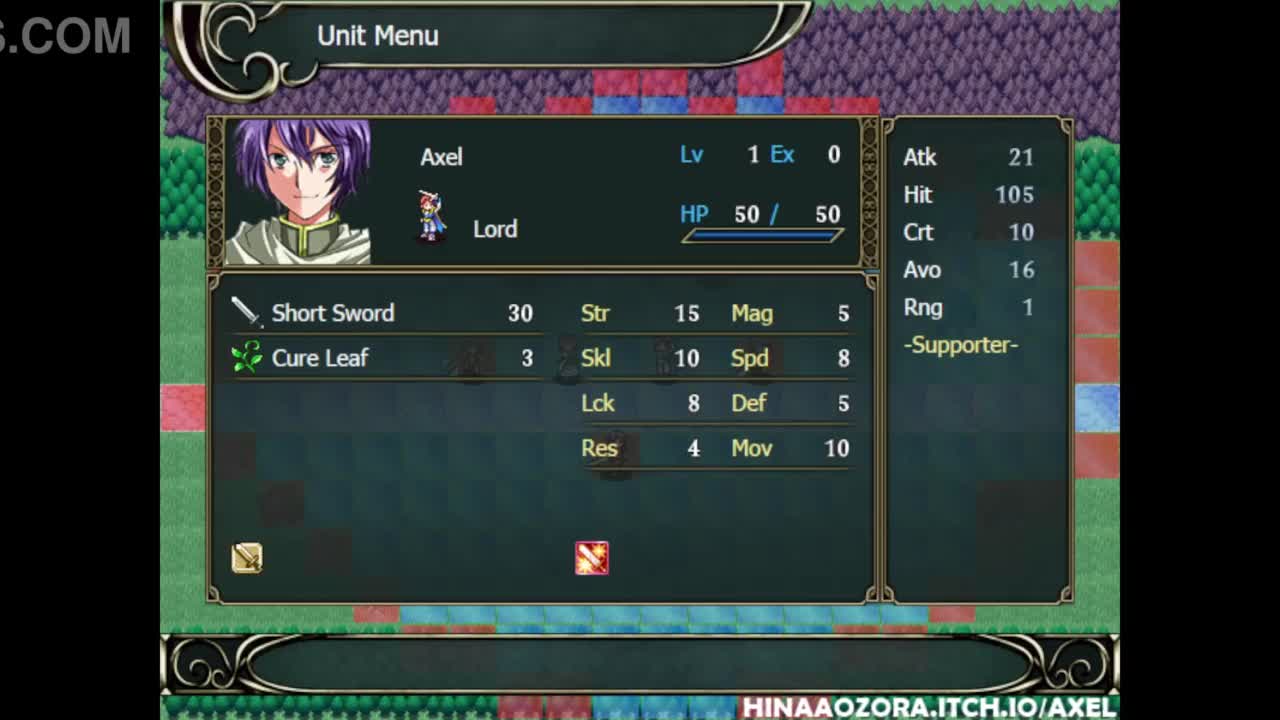Click the gold sword skill icon
The height and width of the screenshot is (720, 1280).
coord(247,558)
